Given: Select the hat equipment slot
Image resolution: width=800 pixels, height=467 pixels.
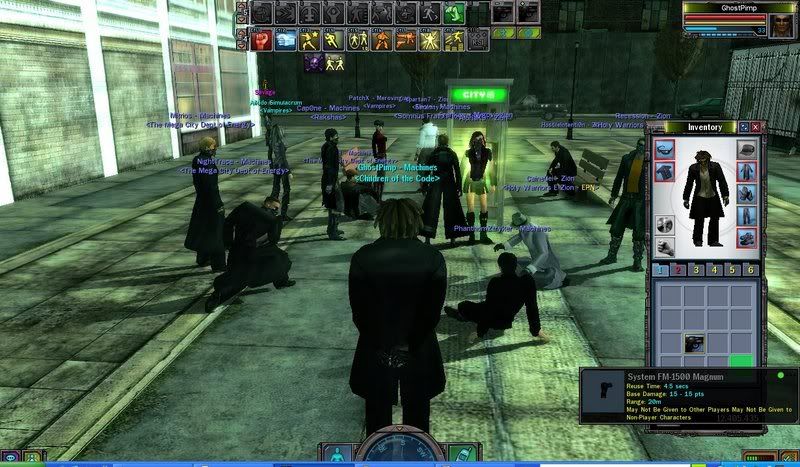Looking at the screenshot, I should 748,149.
